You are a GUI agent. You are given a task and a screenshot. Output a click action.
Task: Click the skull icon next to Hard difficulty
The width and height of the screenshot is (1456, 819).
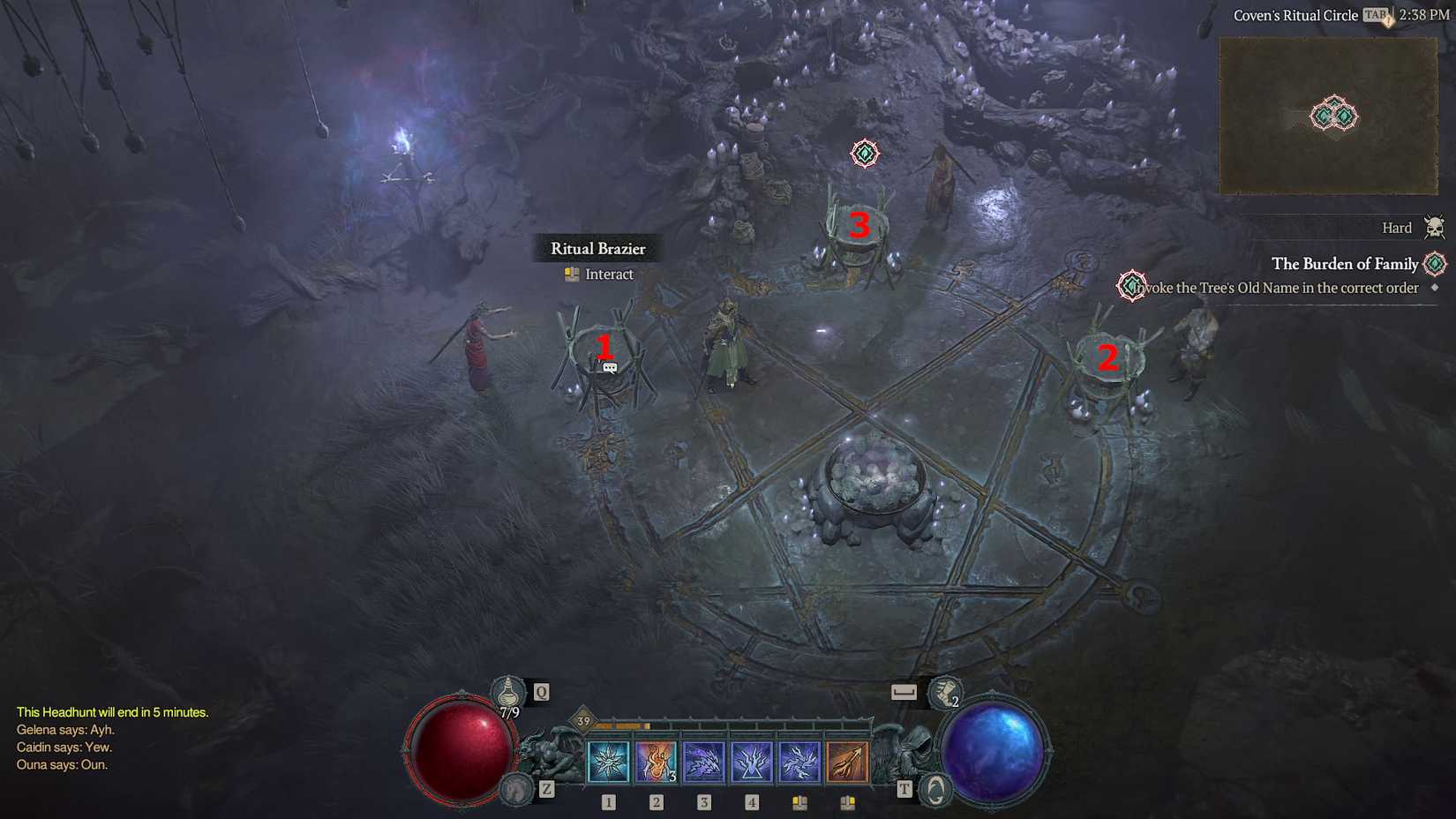click(1434, 227)
